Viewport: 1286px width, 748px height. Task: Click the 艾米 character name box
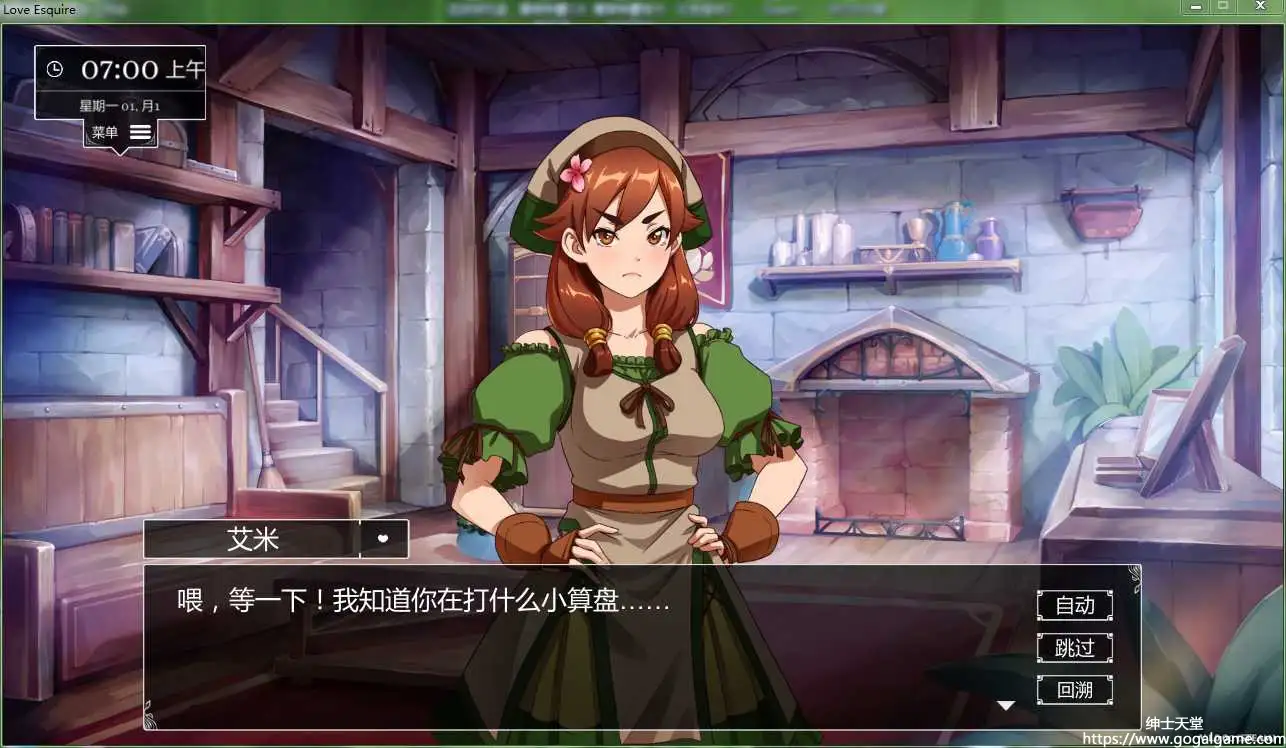tap(252, 539)
